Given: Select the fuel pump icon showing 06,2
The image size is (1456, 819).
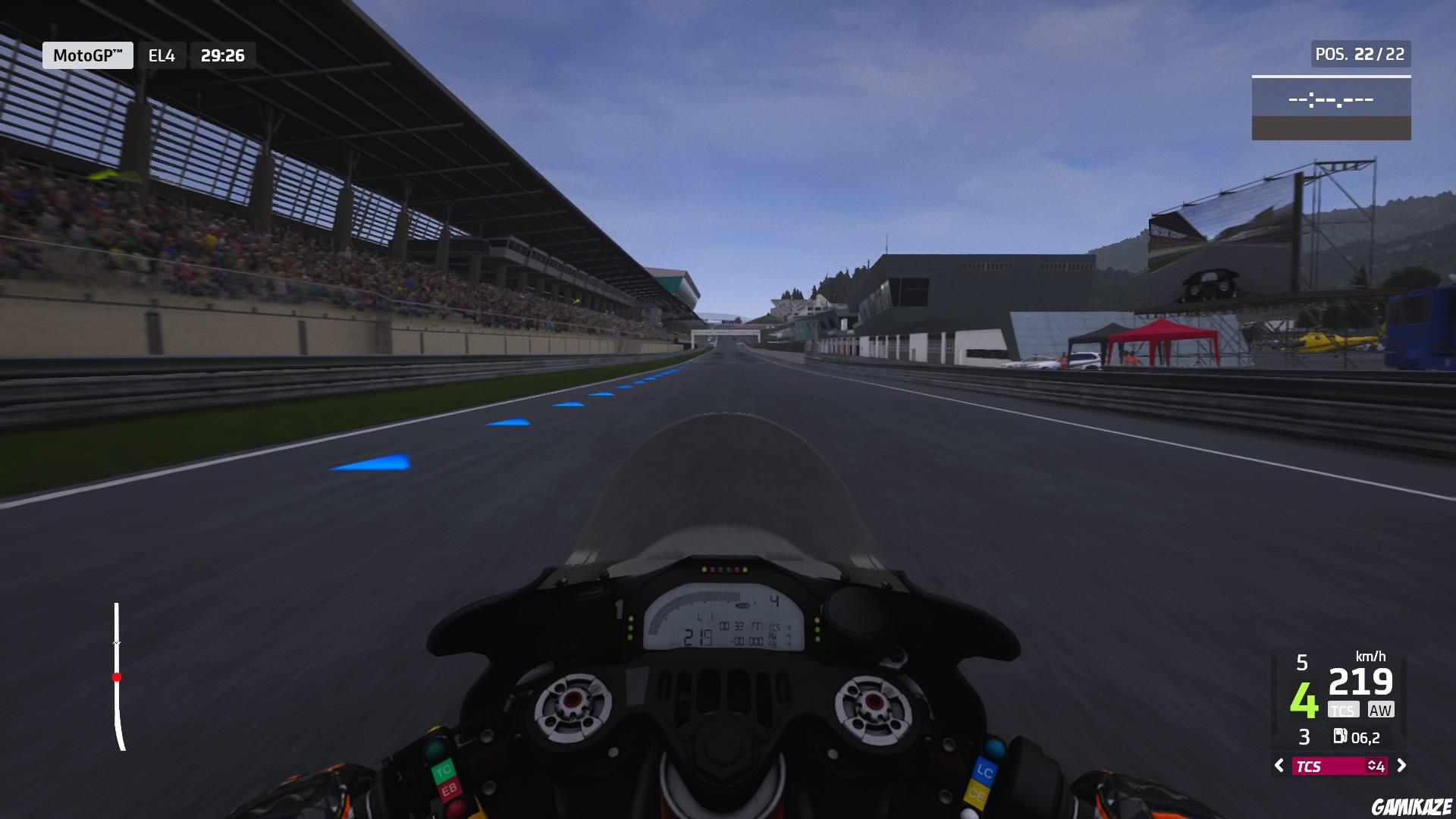Looking at the screenshot, I should 1341,736.
